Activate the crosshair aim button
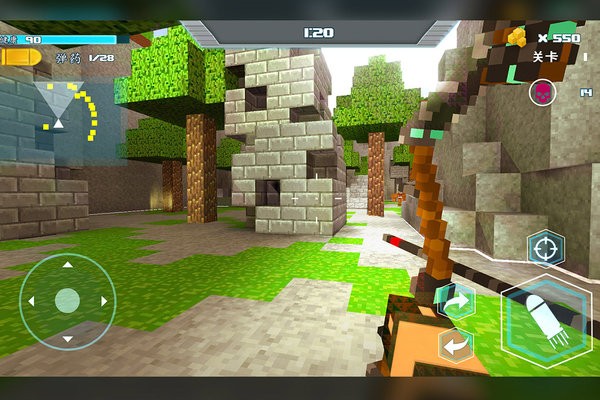The height and width of the screenshot is (400, 600). pyautogui.click(x=545, y=246)
